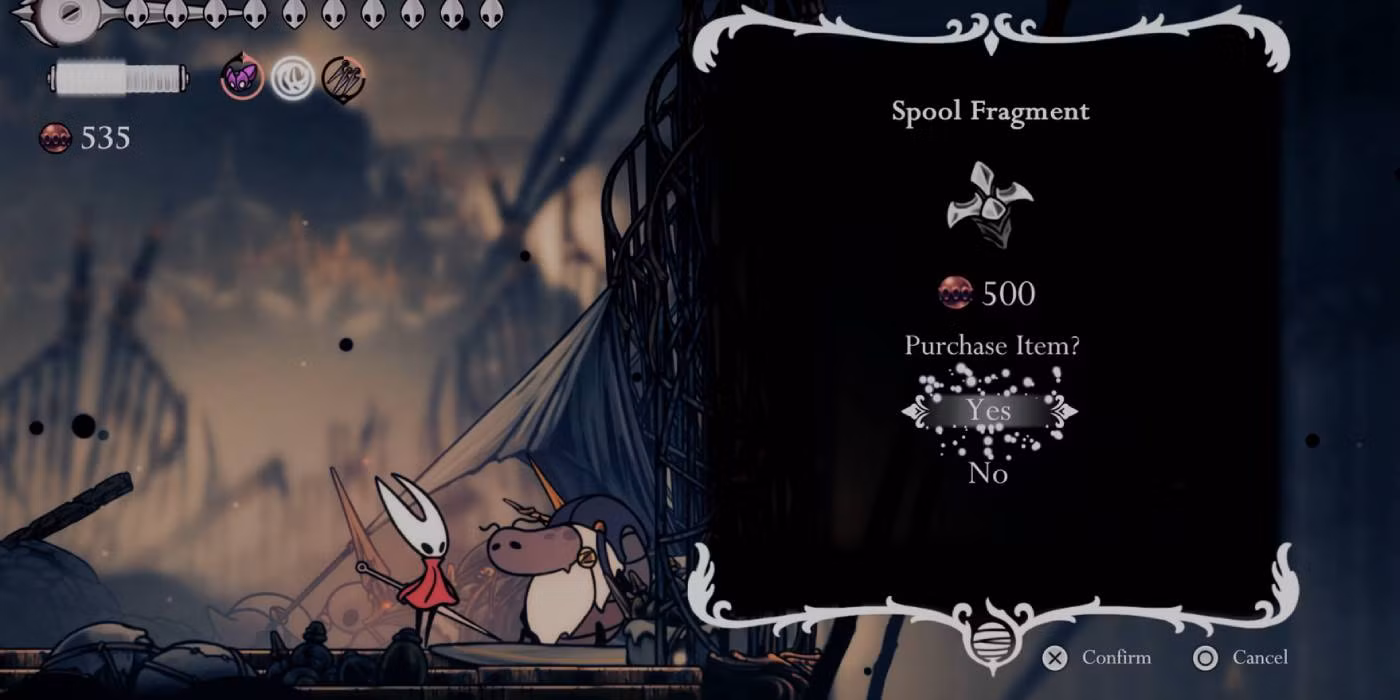Select the orange-ringed needle tool icon
This screenshot has width=1400, height=700.
tap(343, 77)
